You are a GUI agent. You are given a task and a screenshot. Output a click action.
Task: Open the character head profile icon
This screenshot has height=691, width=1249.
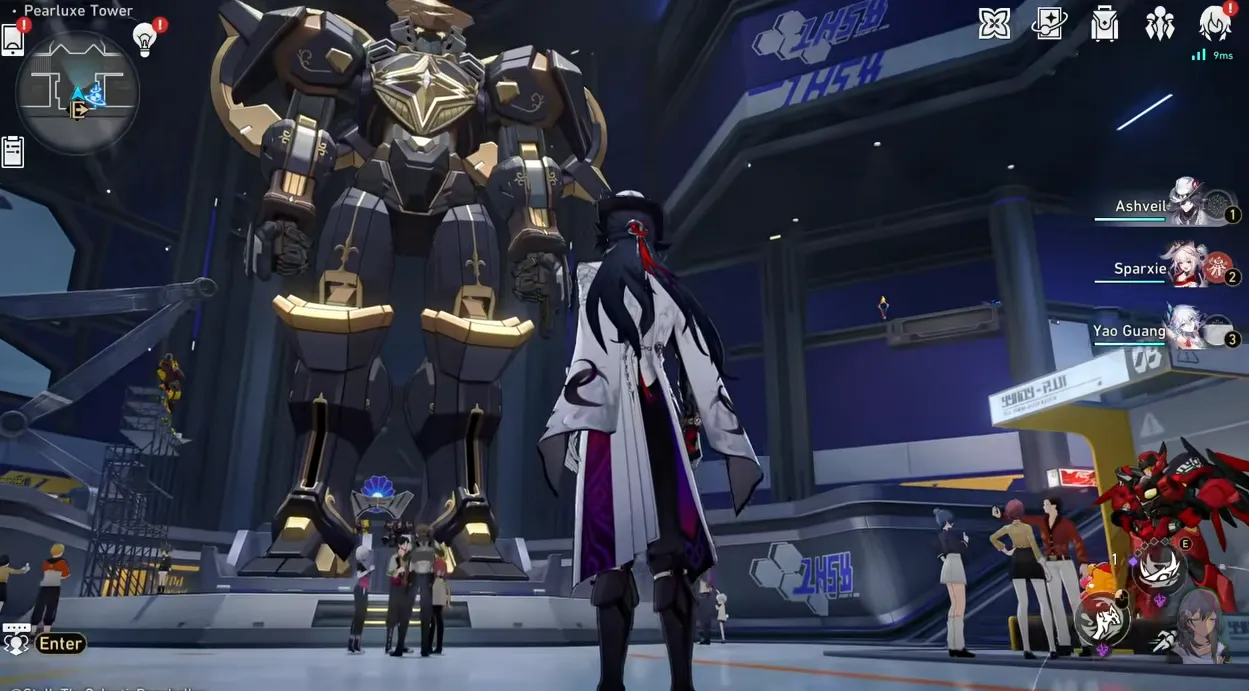1215,23
